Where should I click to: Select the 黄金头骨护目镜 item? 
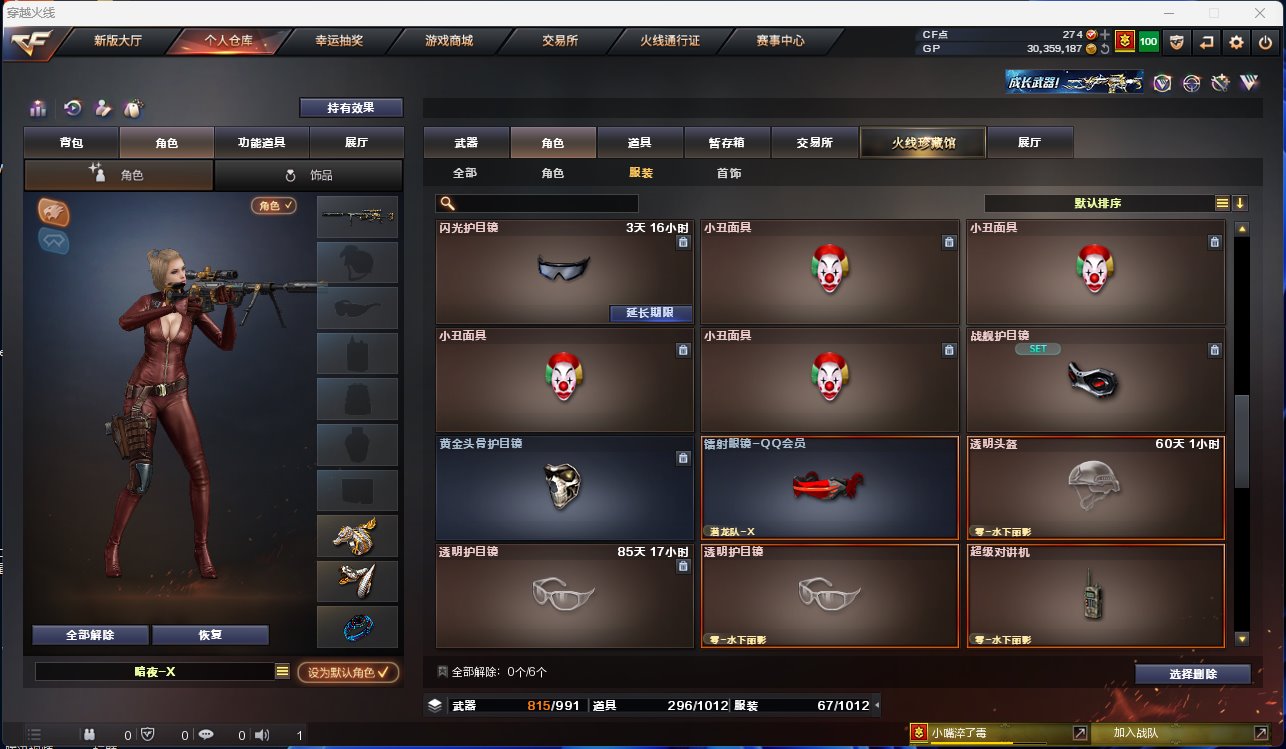pos(564,488)
